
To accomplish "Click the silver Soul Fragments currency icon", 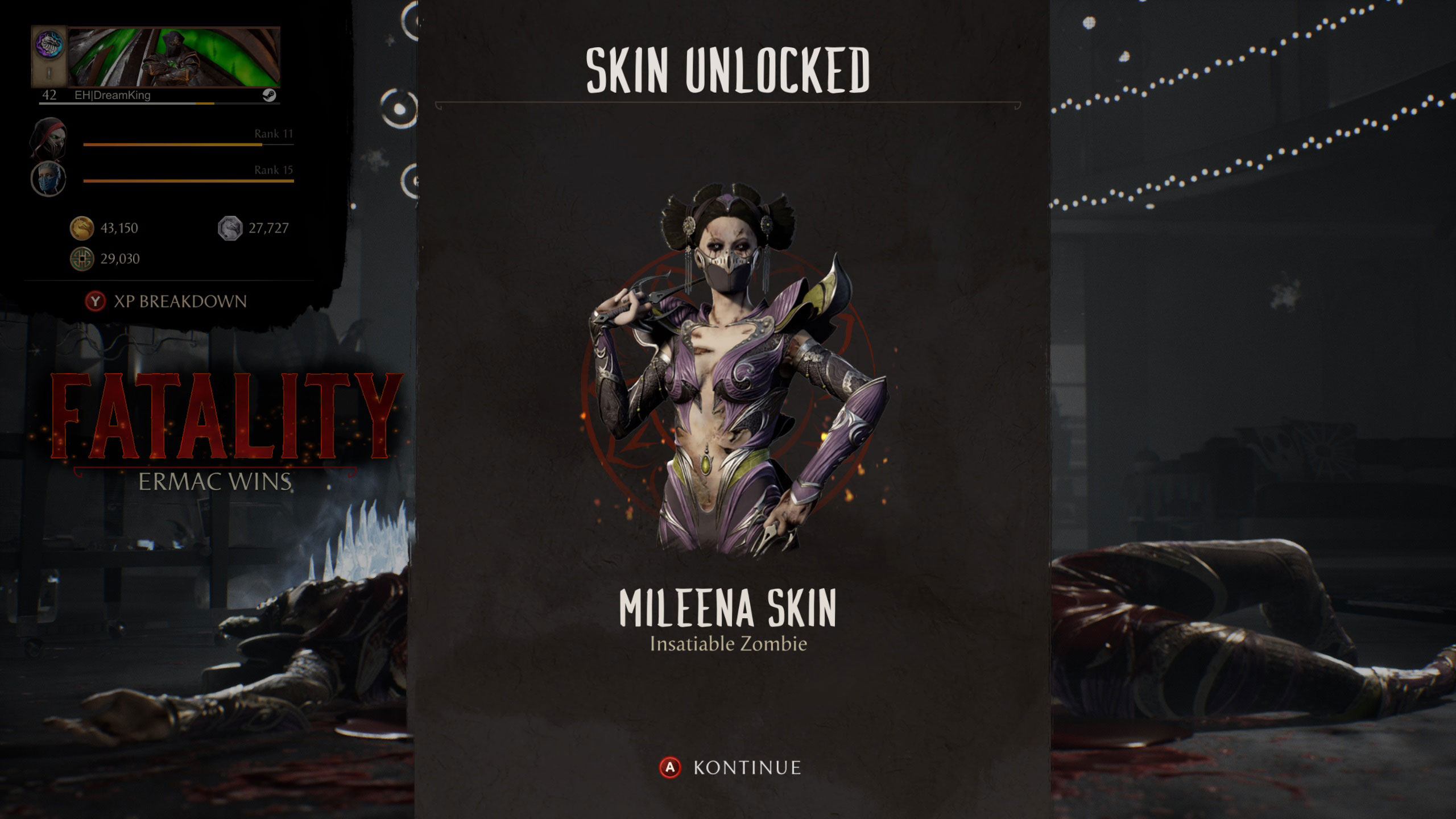I will point(231,227).
